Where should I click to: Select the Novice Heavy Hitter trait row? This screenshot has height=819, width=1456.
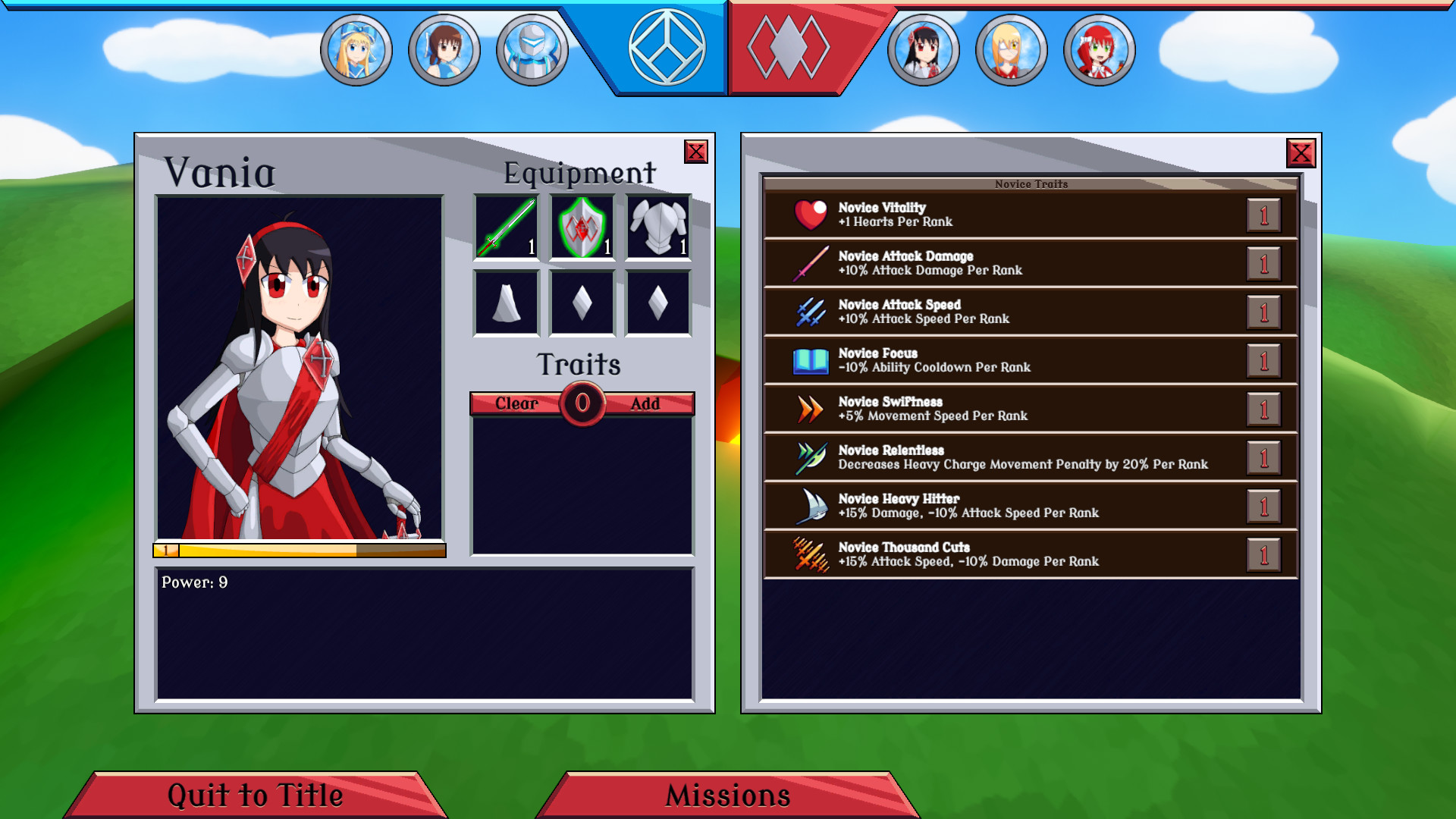(986, 506)
